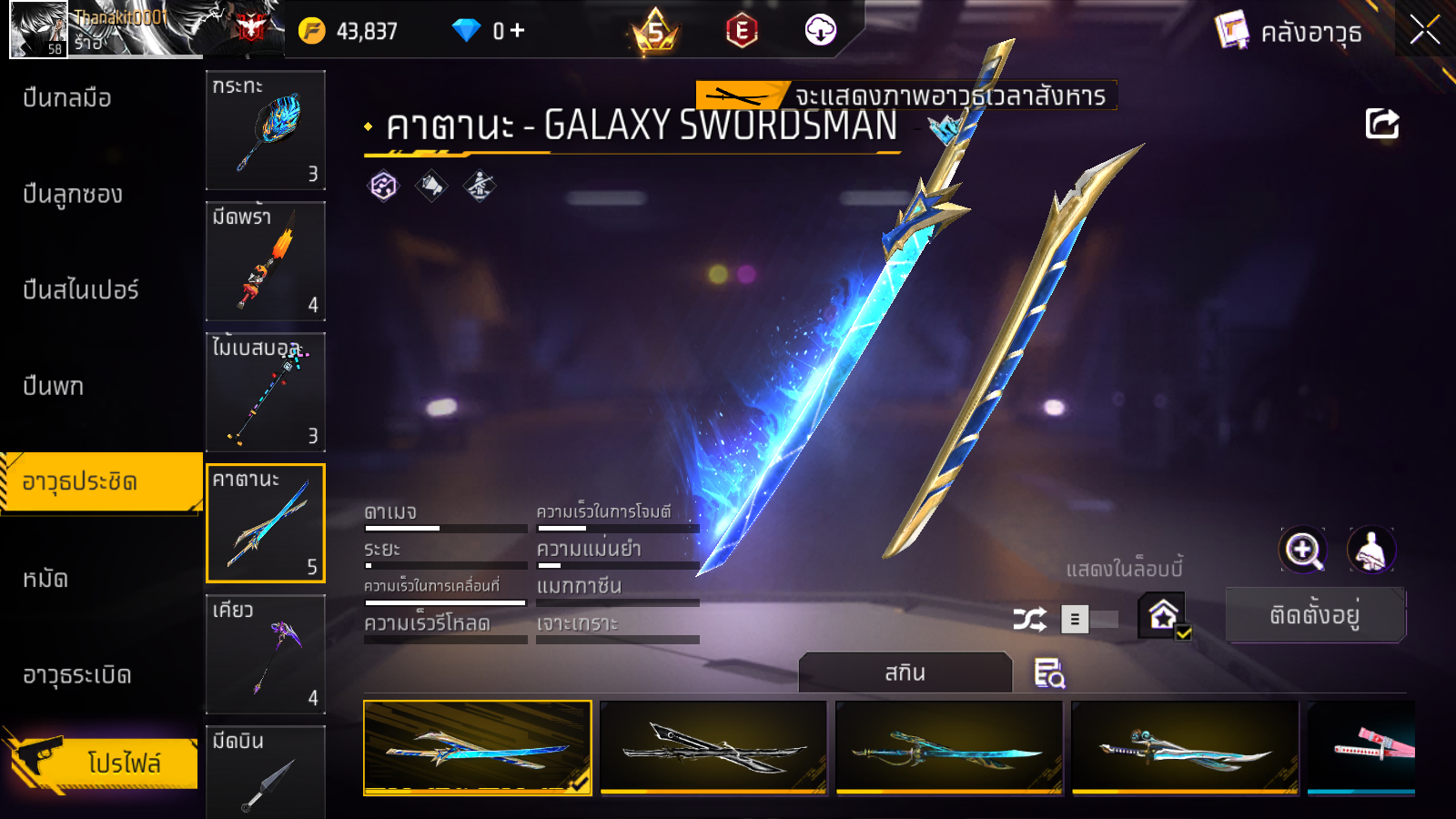Select the ไม้เบสบอล weapon tile
Viewport: 1456px width, 819px height.
pyautogui.click(x=265, y=392)
